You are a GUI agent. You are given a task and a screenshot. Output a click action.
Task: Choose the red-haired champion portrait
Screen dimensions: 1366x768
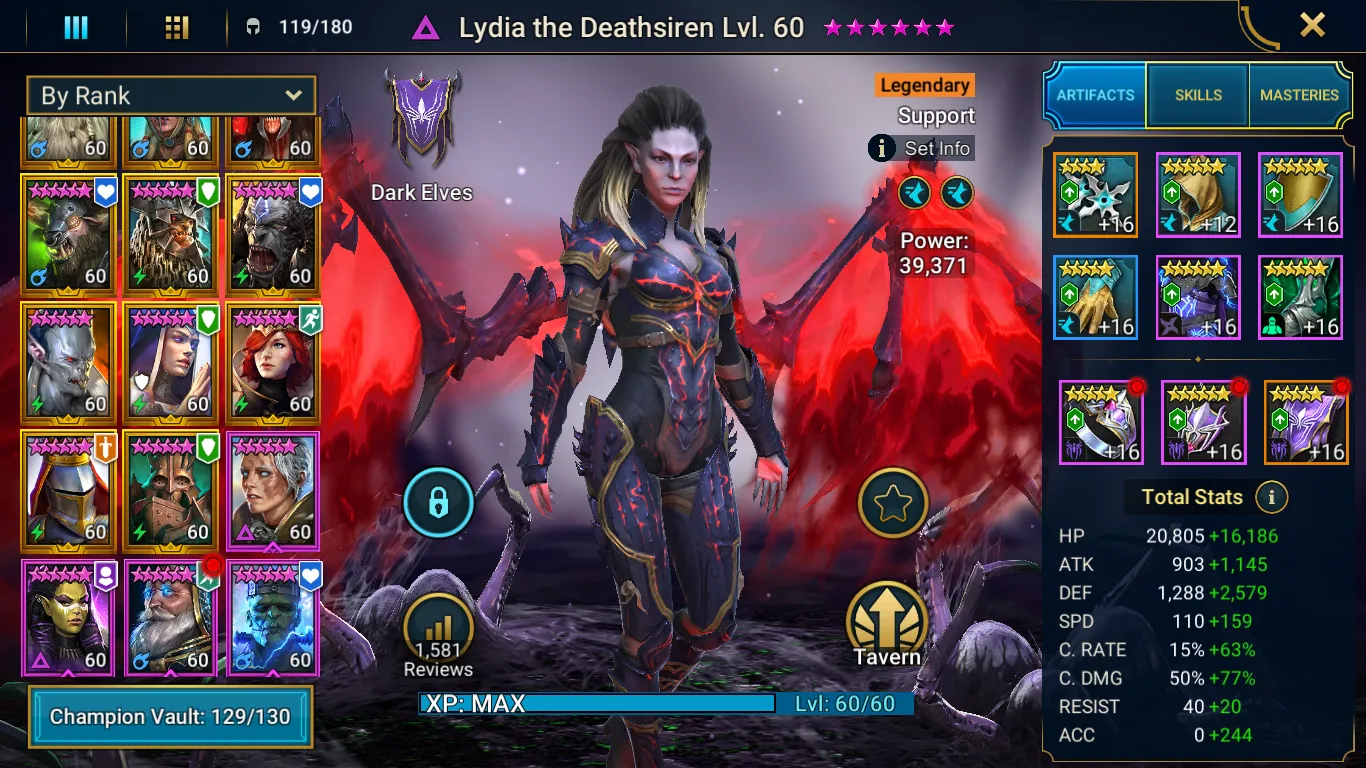click(x=272, y=362)
